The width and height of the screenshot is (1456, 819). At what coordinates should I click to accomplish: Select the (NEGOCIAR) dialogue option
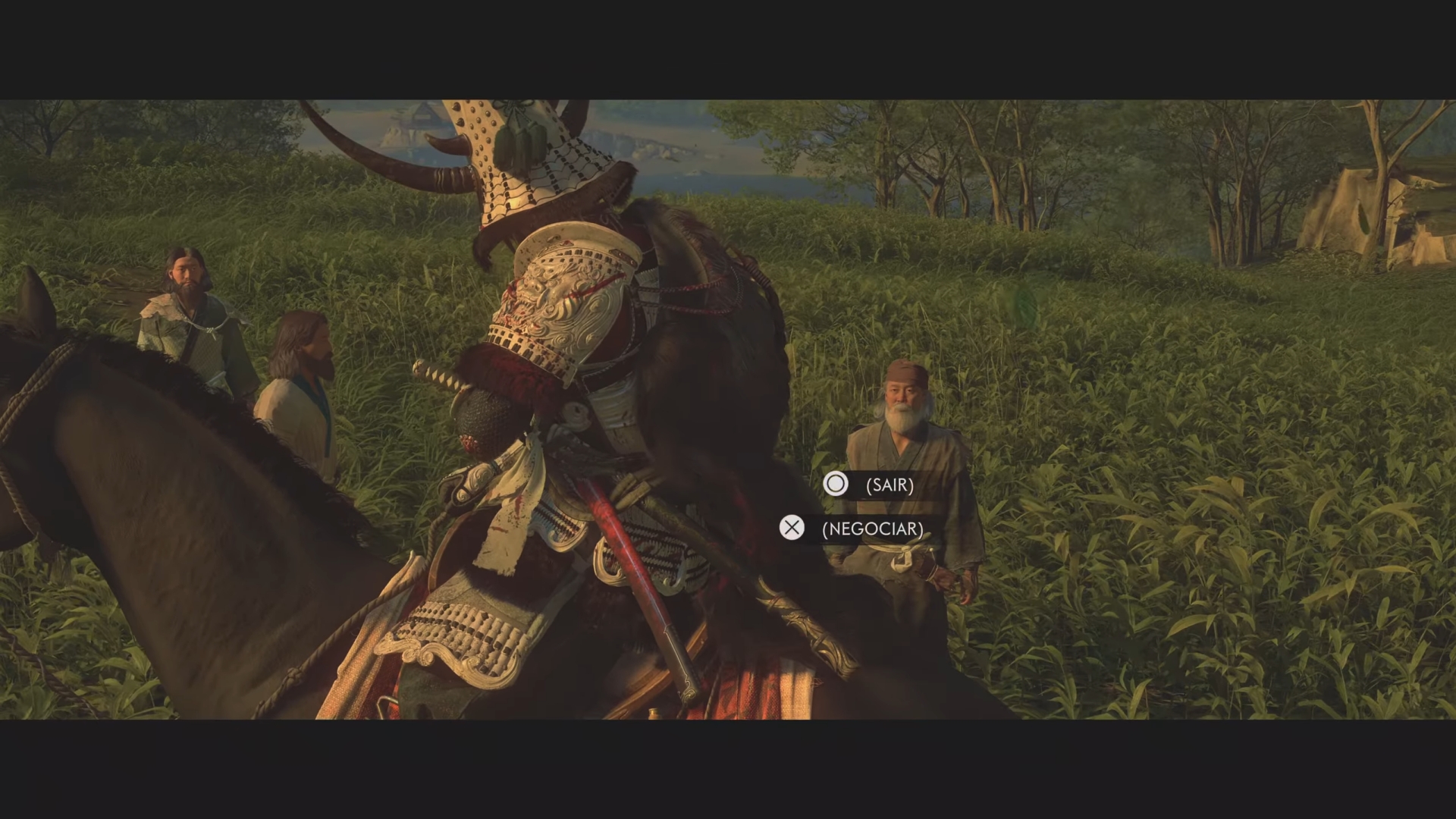pos(872,529)
